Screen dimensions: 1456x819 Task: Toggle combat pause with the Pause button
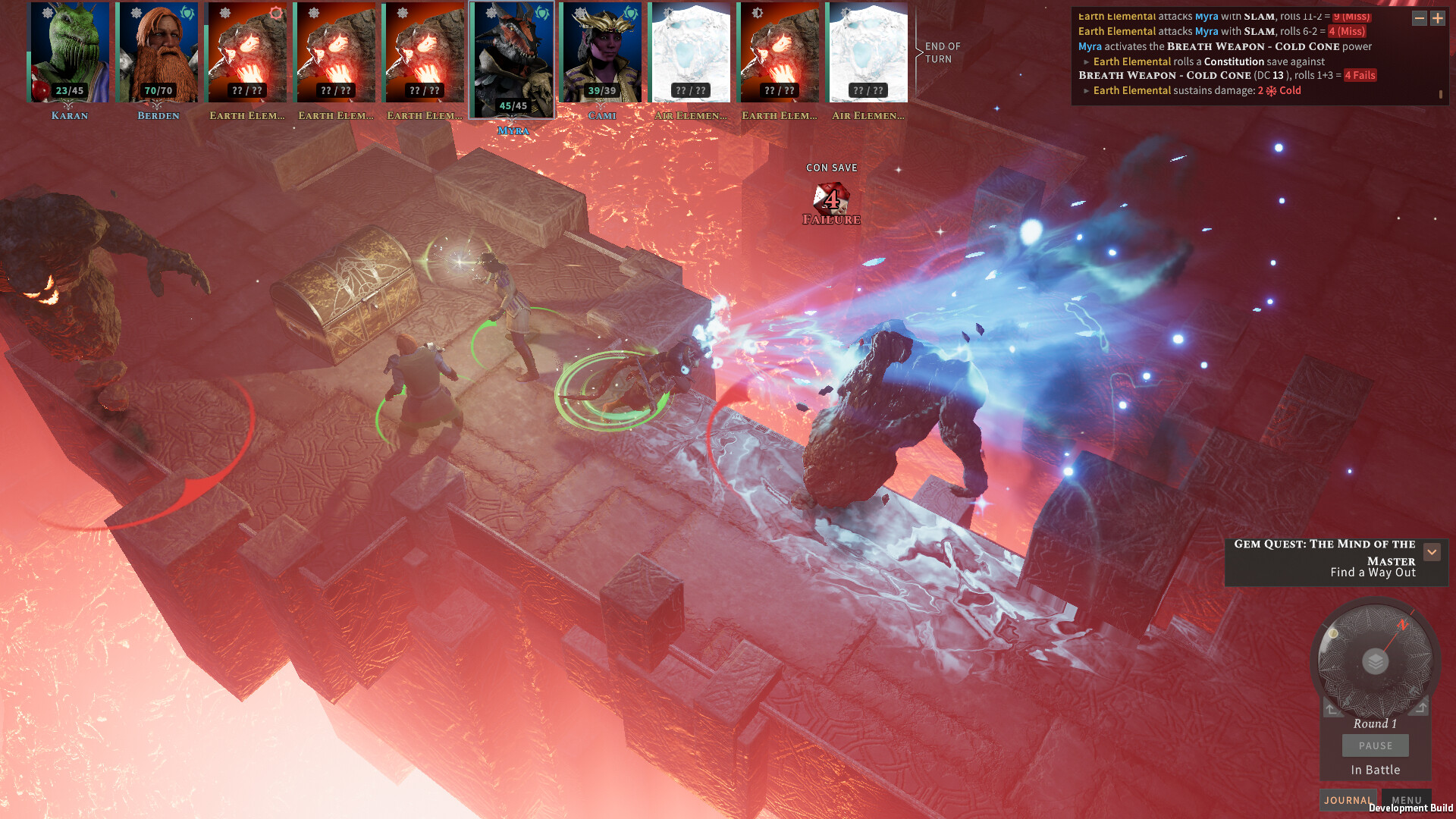(x=1375, y=745)
